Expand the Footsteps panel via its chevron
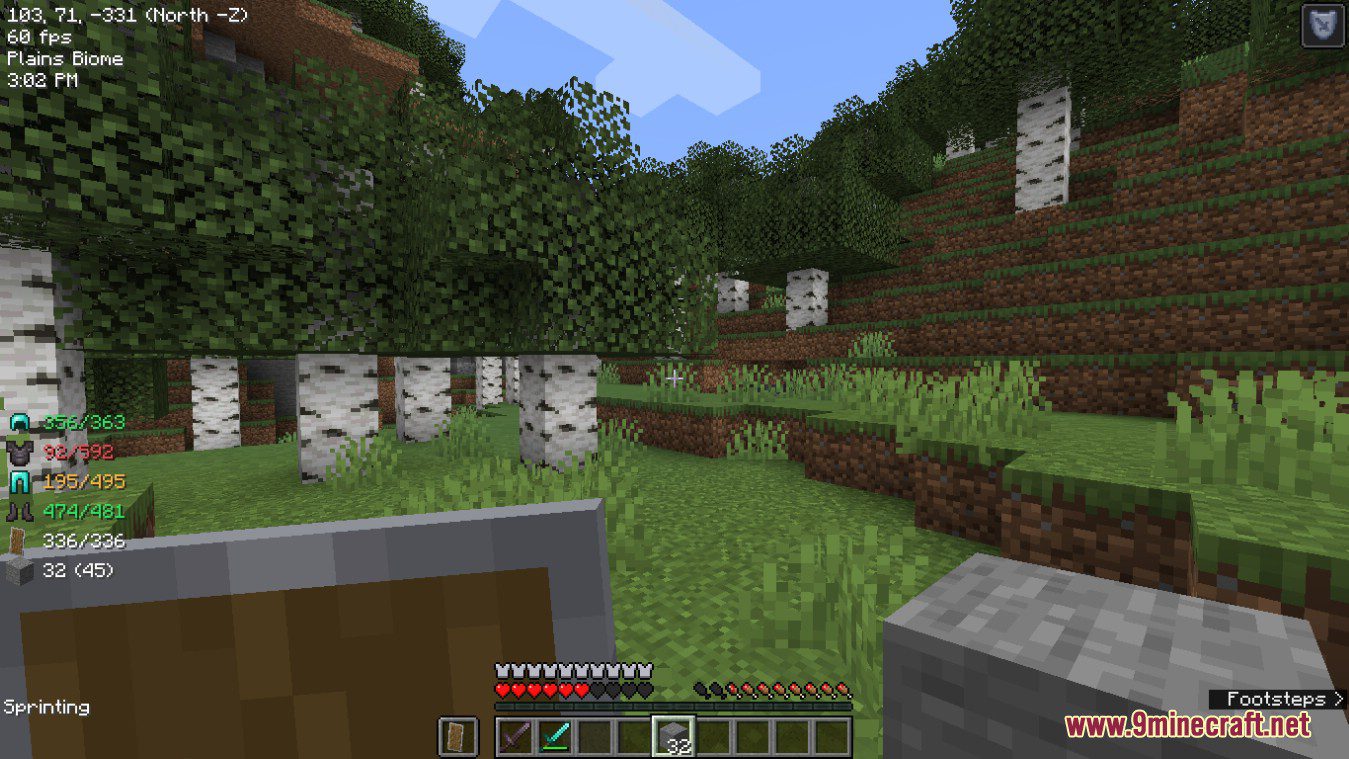The height and width of the screenshot is (759, 1349). coord(1337,699)
